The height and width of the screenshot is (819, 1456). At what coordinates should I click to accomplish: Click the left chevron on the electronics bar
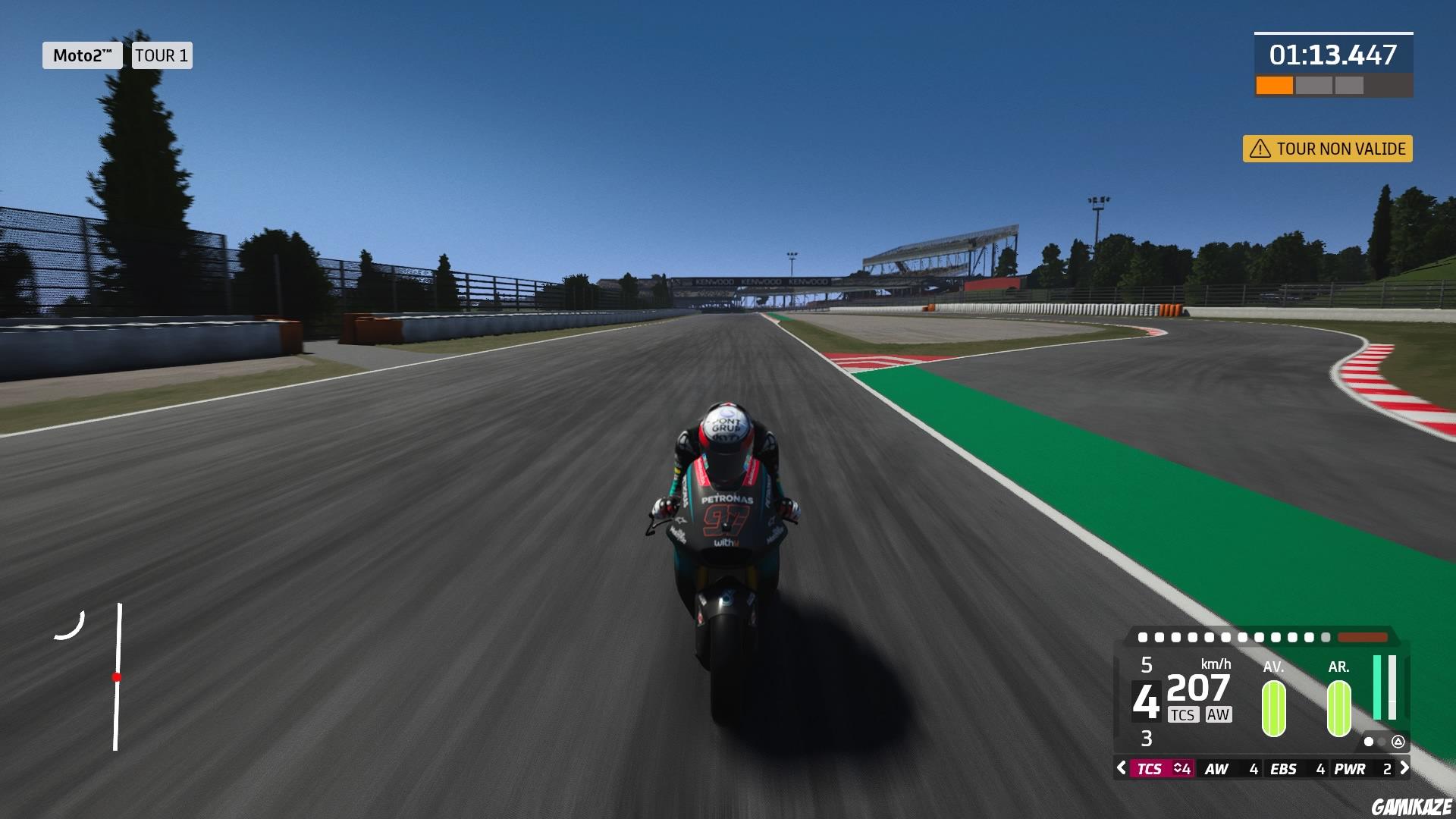(x=1120, y=769)
